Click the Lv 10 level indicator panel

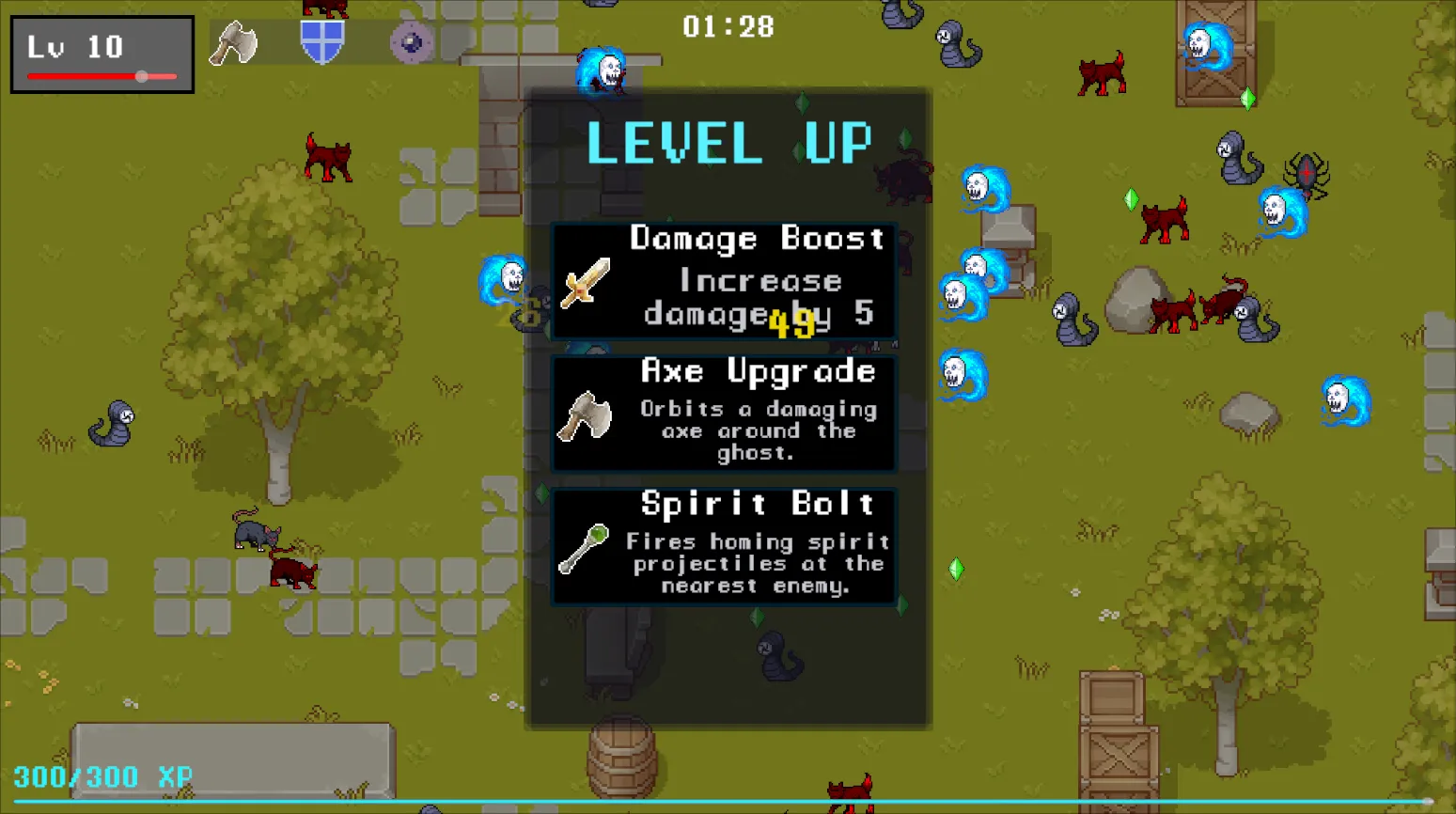tap(102, 53)
